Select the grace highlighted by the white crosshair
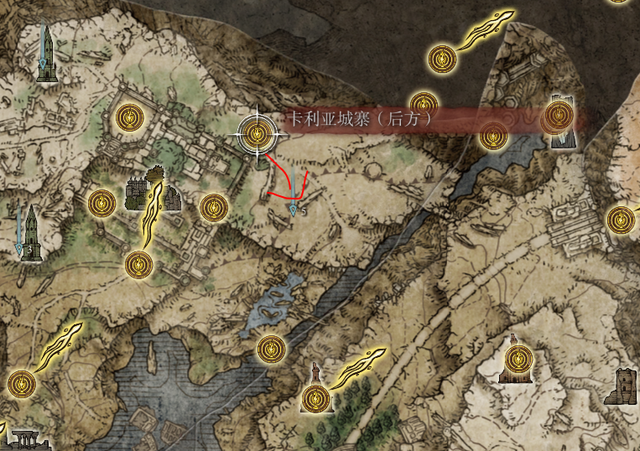 click(x=257, y=132)
